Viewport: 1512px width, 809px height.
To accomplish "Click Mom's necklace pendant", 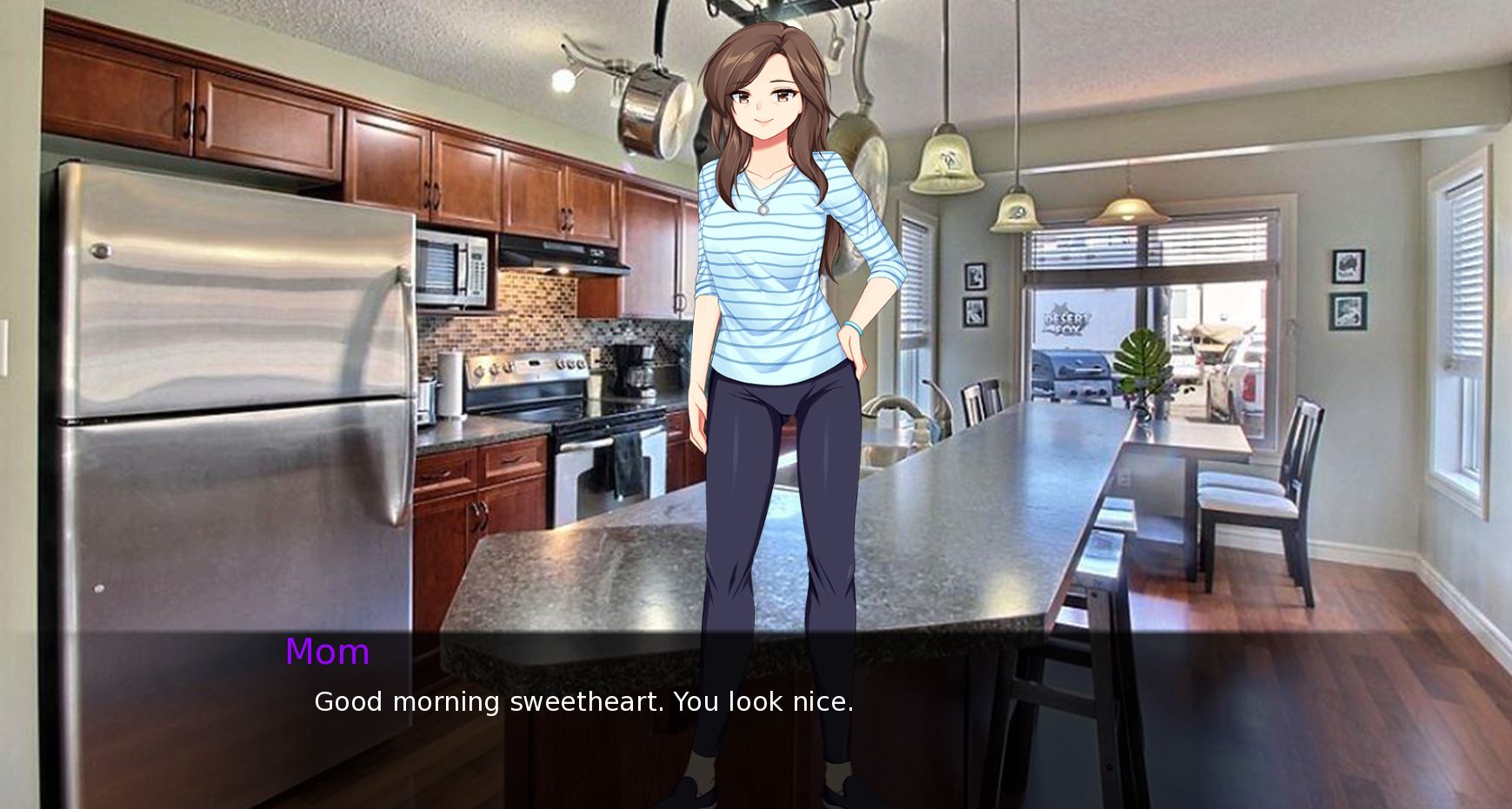I will (763, 209).
